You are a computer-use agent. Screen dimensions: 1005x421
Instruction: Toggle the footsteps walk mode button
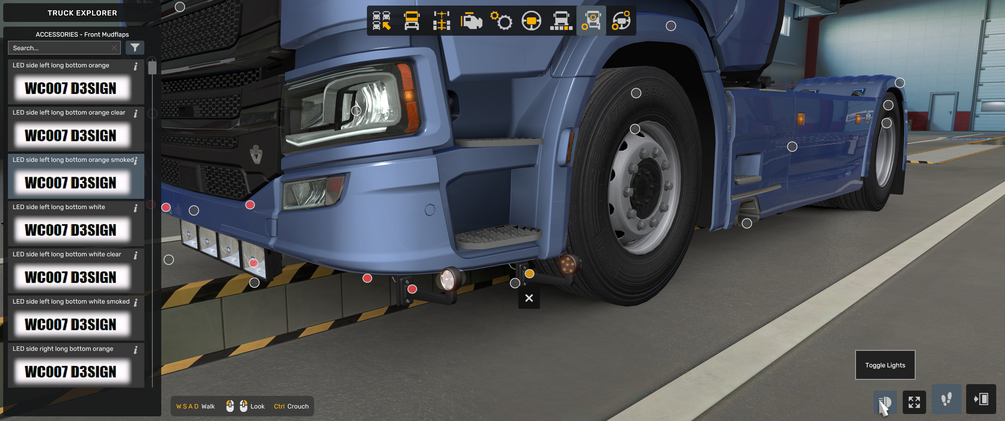pyautogui.click(x=946, y=400)
